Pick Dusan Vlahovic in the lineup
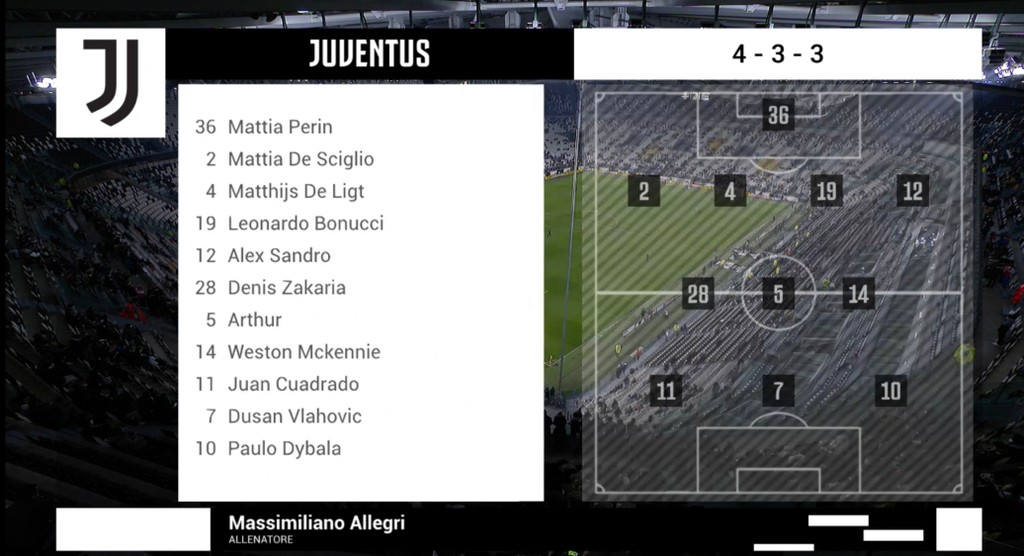Screen dimensions: 1024x556 pos(294,416)
